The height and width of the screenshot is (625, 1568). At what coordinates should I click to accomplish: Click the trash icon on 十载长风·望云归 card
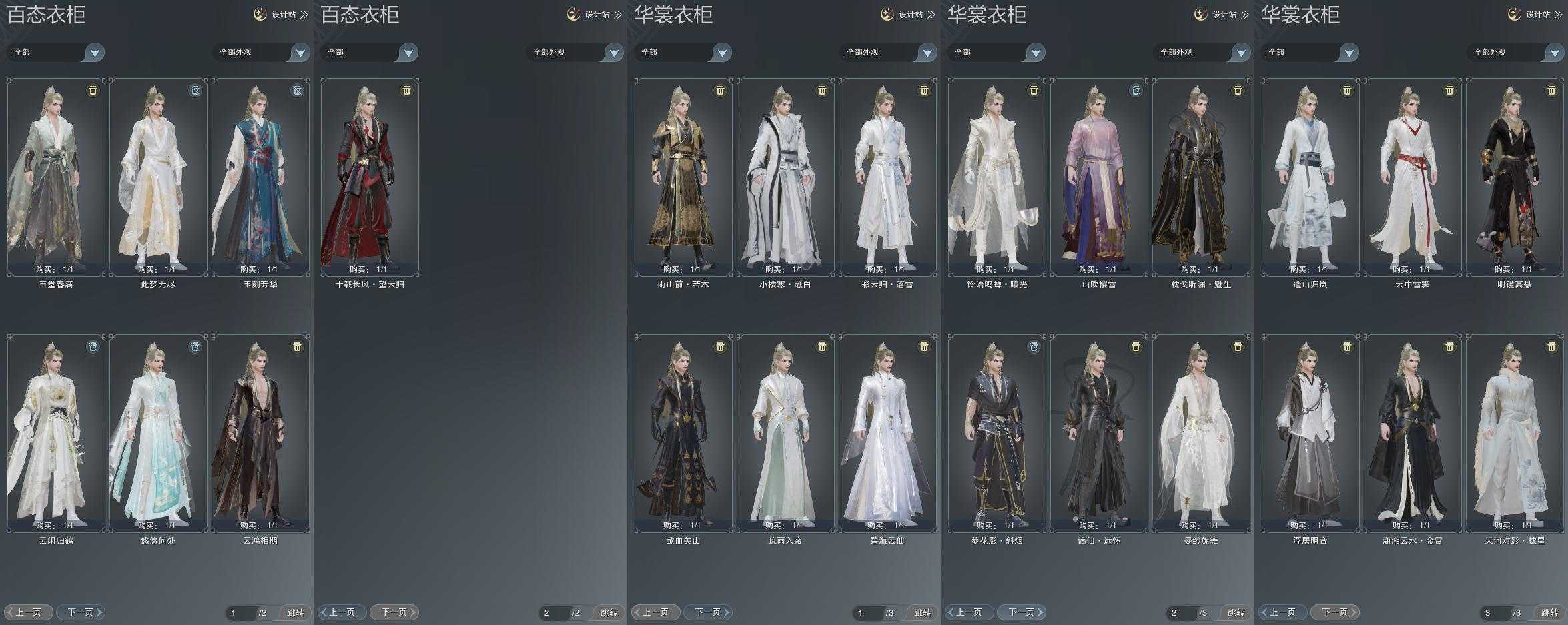click(x=406, y=90)
